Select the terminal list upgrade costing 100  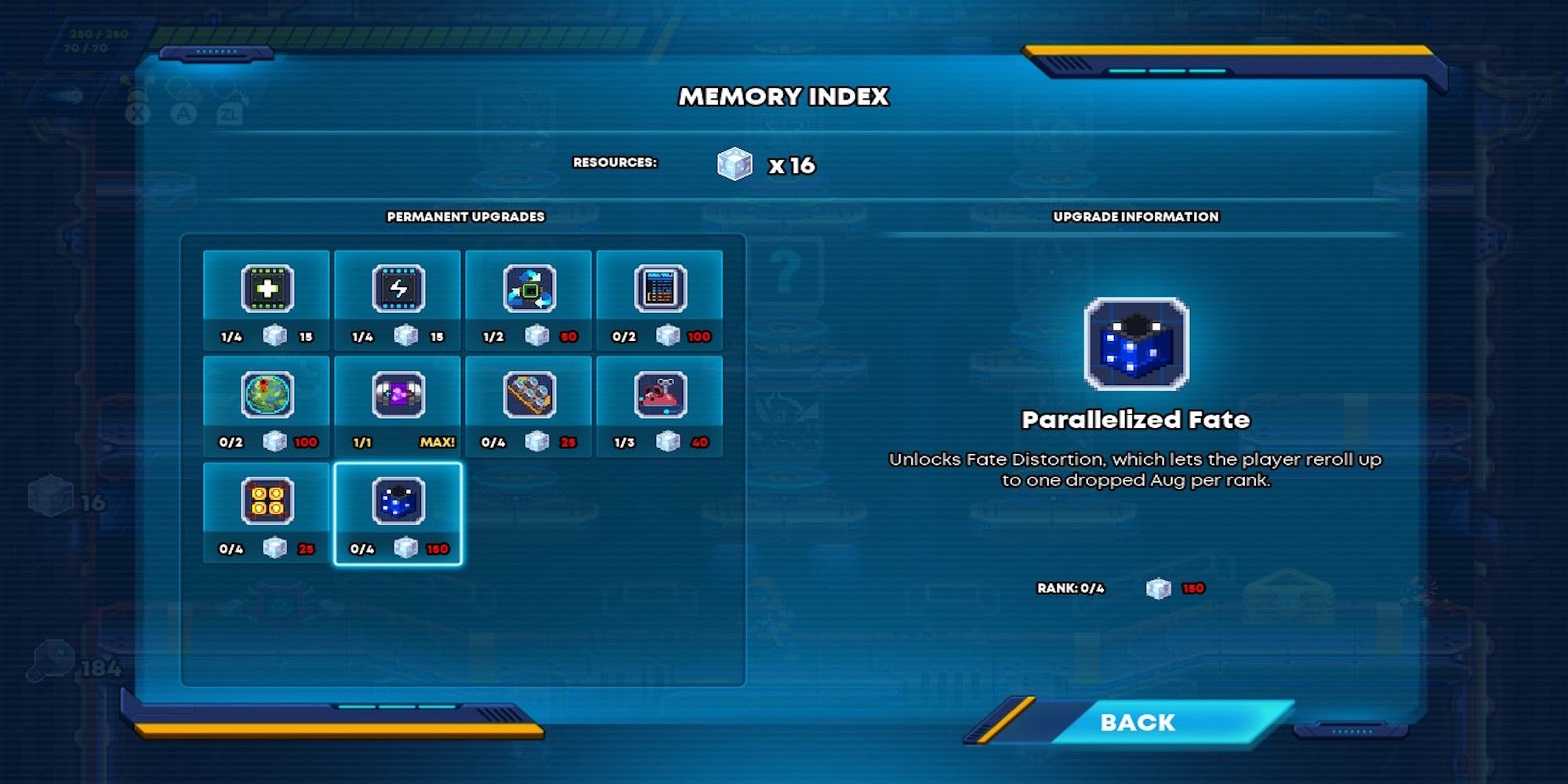[661, 289]
